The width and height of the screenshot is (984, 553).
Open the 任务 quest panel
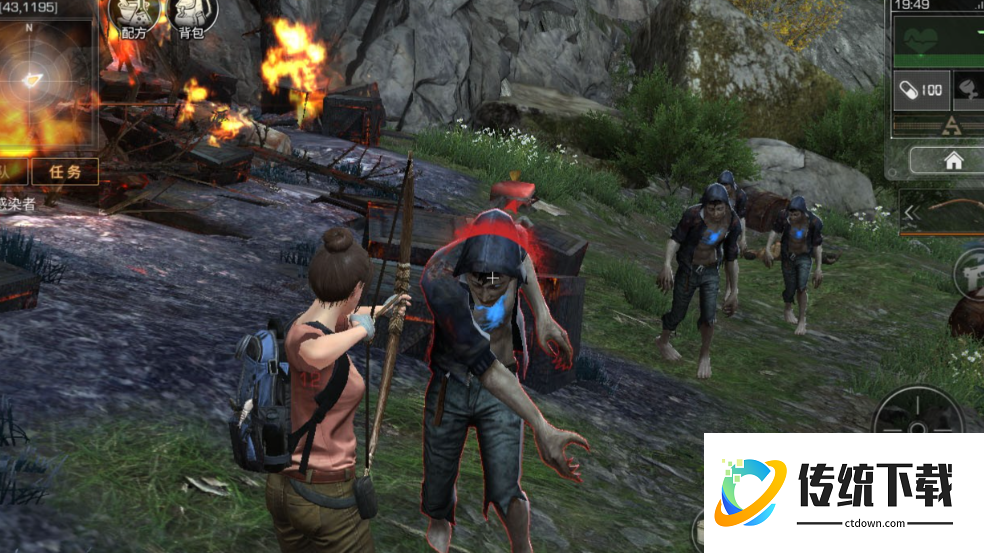(x=65, y=171)
